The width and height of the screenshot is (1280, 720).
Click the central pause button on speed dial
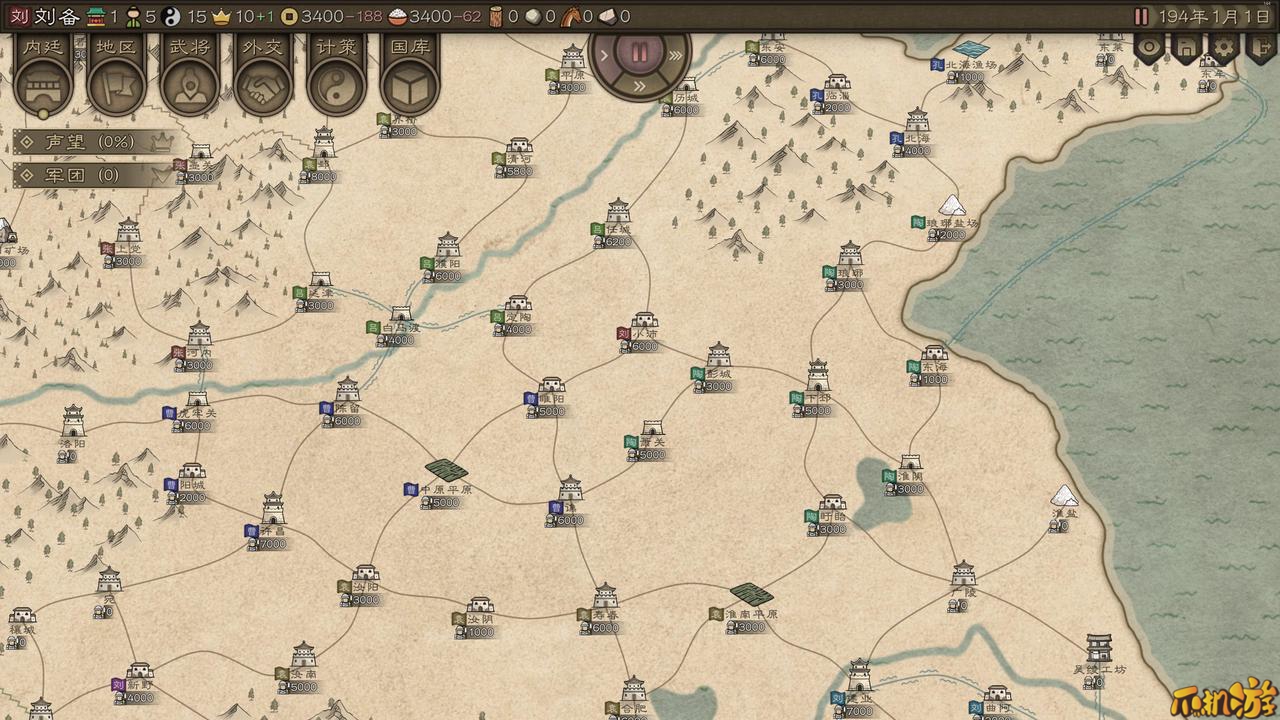tap(640, 54)
